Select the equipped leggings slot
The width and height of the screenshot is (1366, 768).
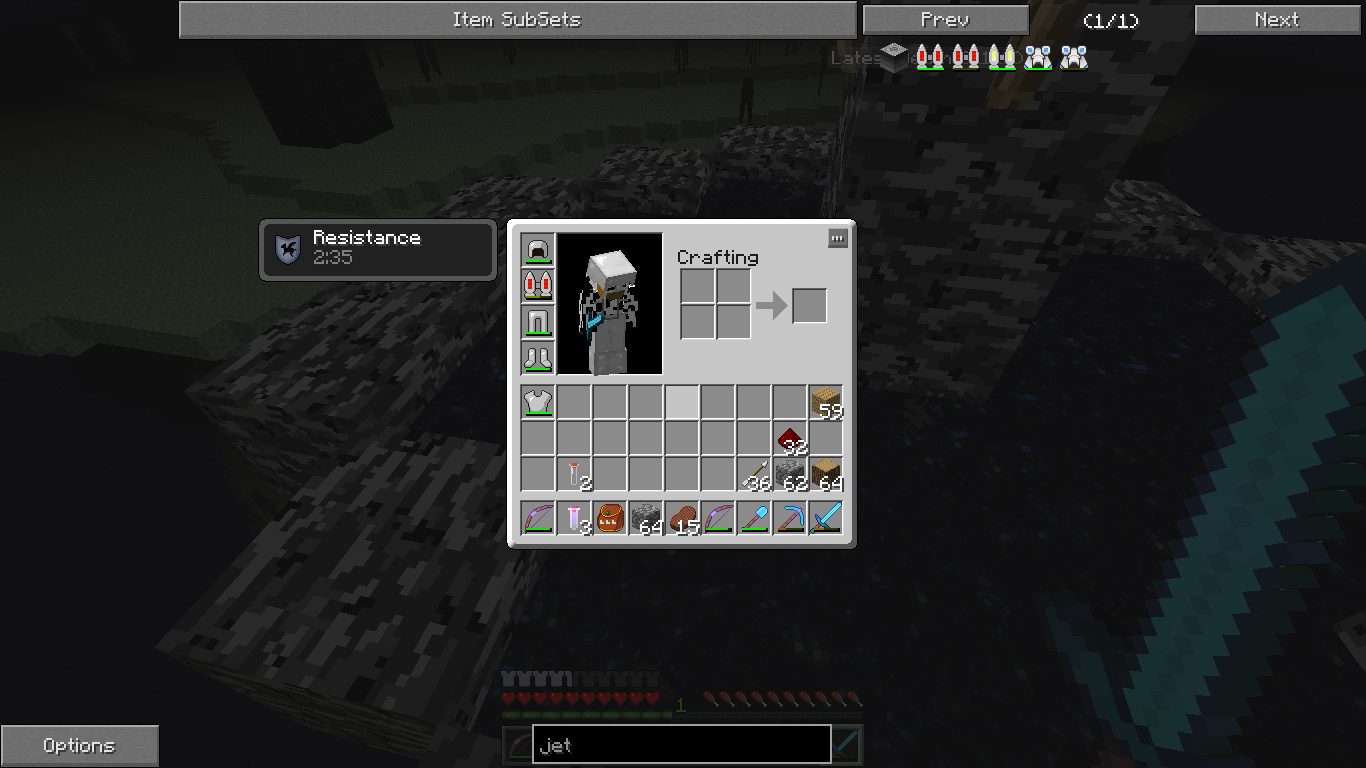[x=538, y=322]
